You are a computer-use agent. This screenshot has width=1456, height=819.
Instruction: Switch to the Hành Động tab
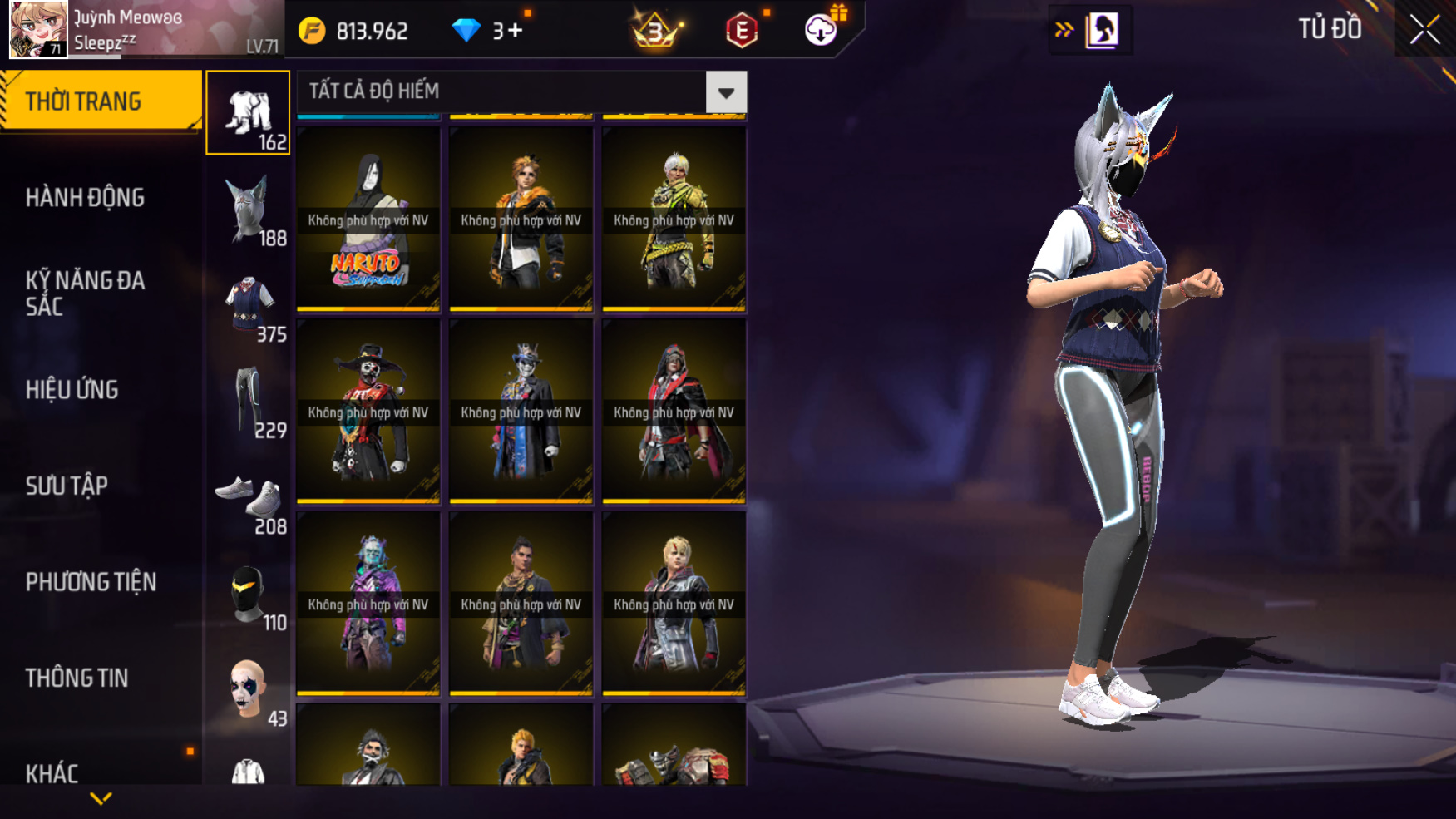click(85, 198)
